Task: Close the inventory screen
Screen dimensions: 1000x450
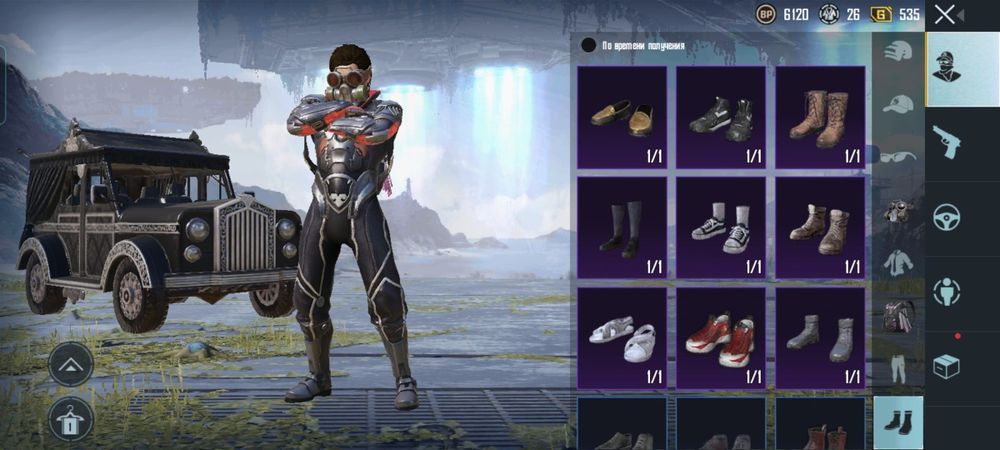Action: pyautogui.click(x=944, y=14)
